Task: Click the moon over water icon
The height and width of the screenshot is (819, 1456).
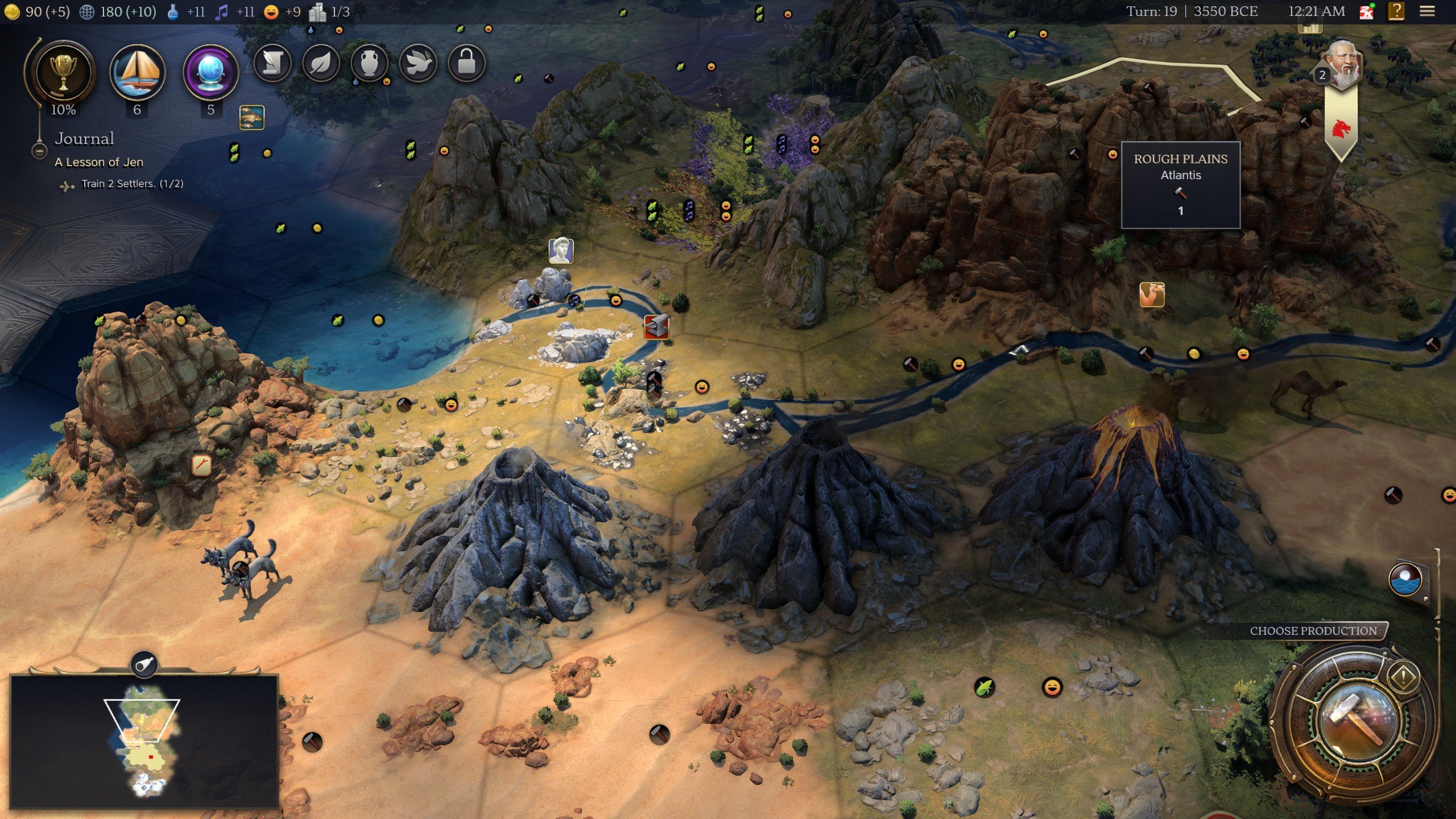Action: point(1405,581)
